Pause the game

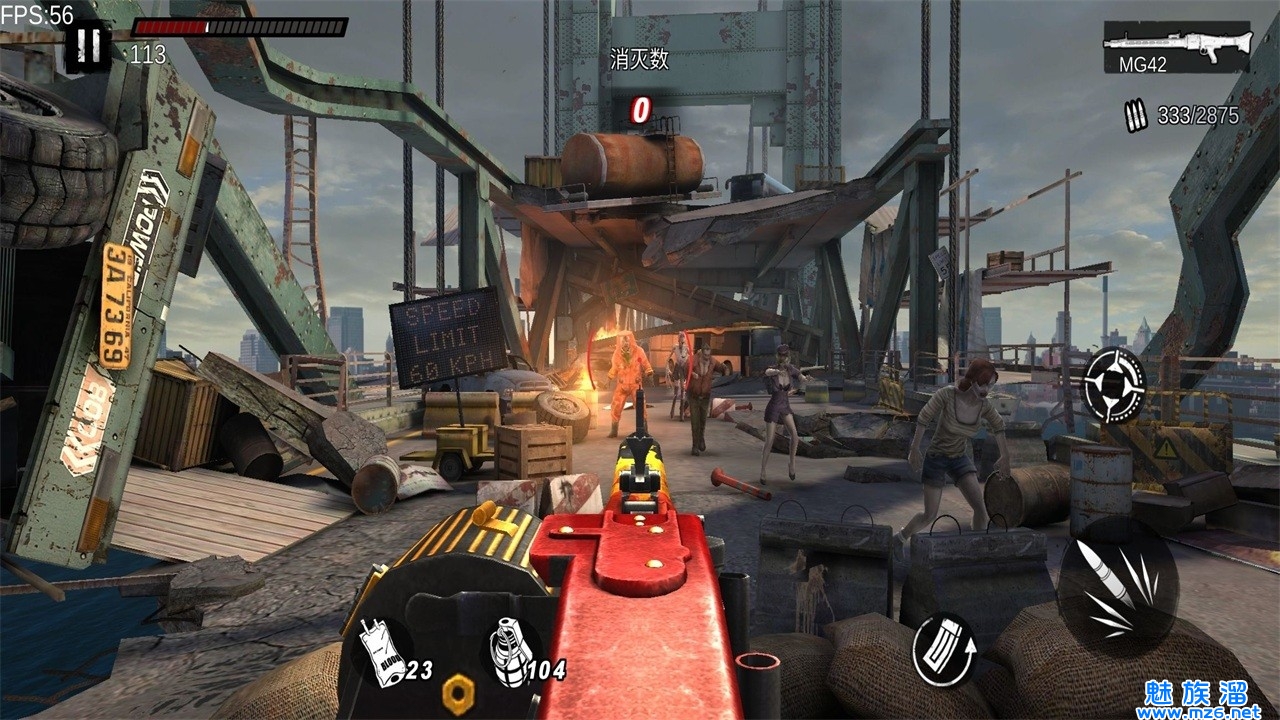point(89,45)
